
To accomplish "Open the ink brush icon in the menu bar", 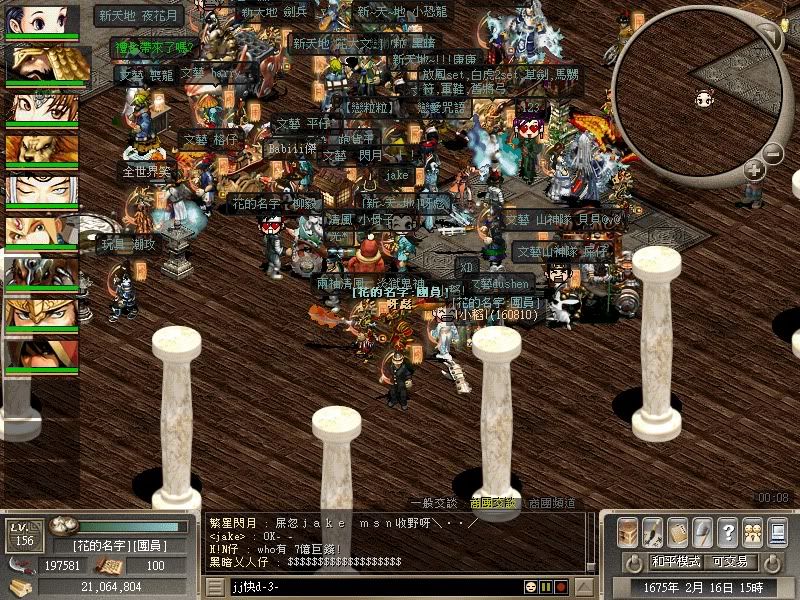I will click(x=652, y=531).
